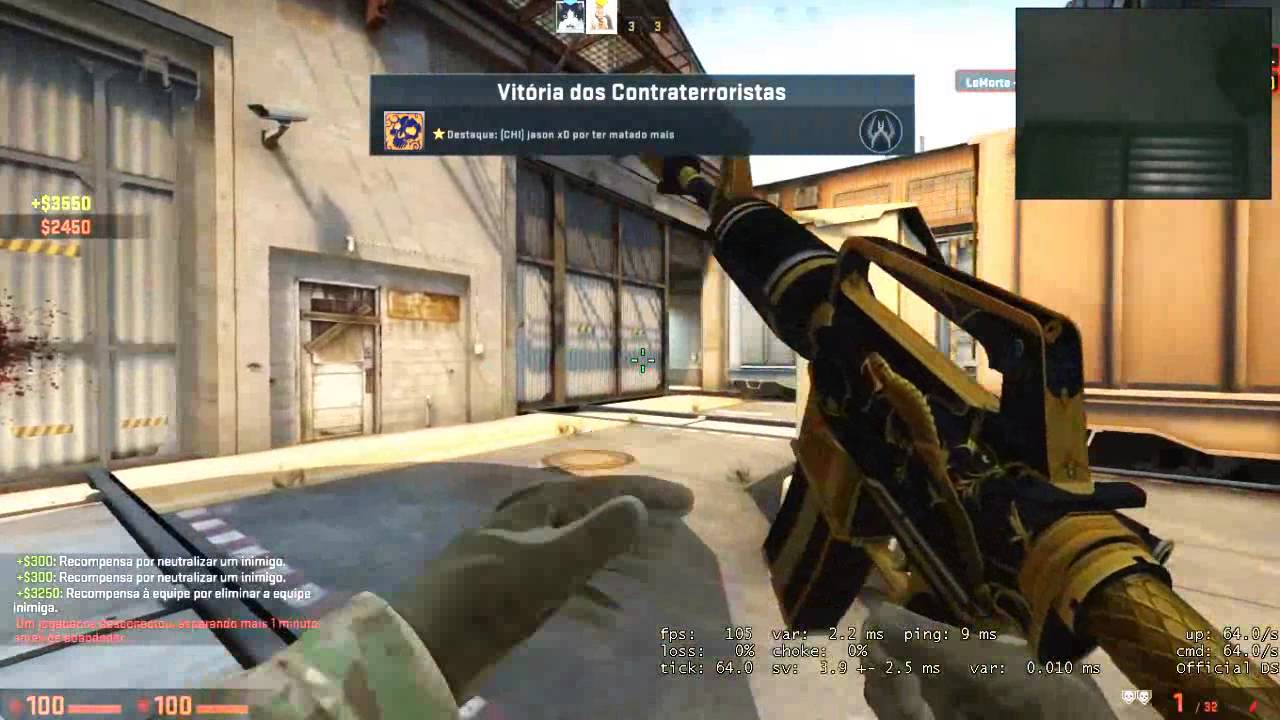
Task: Click the Counter-Terrorist faction logo in the victory banner
Action: (881, 131)
